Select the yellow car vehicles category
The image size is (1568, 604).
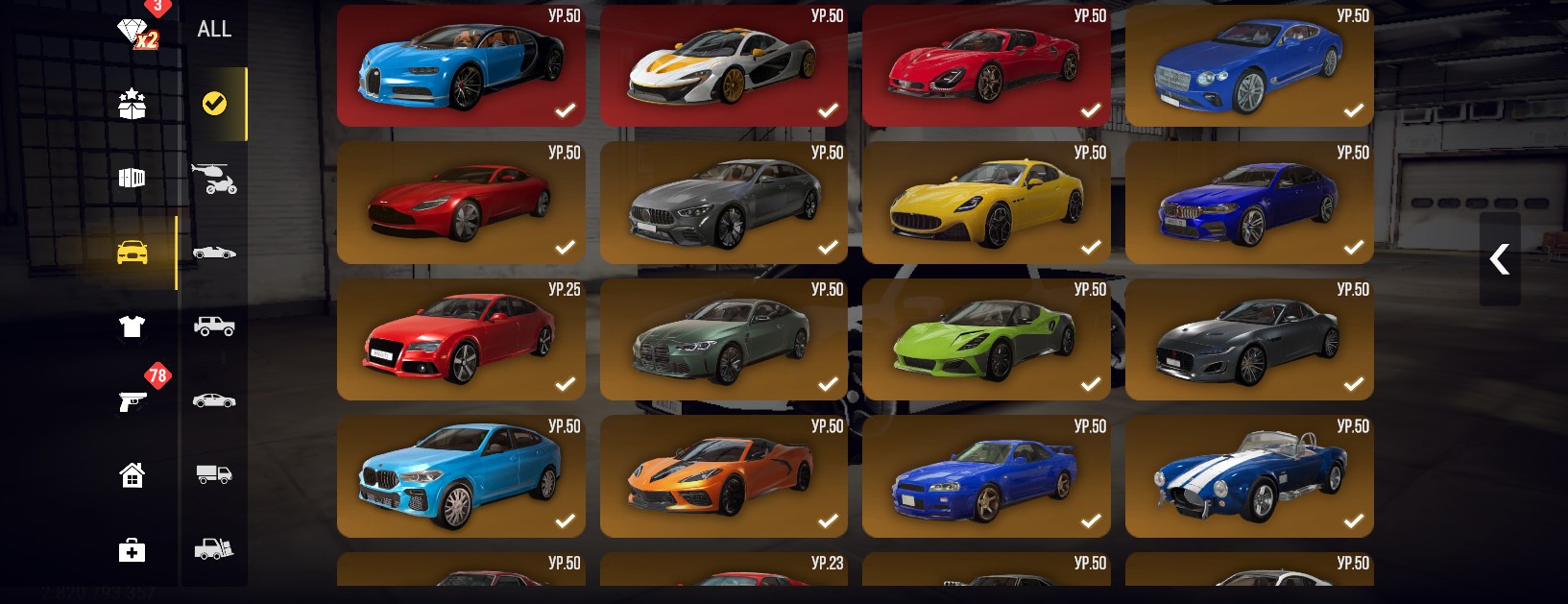[133, 253]
